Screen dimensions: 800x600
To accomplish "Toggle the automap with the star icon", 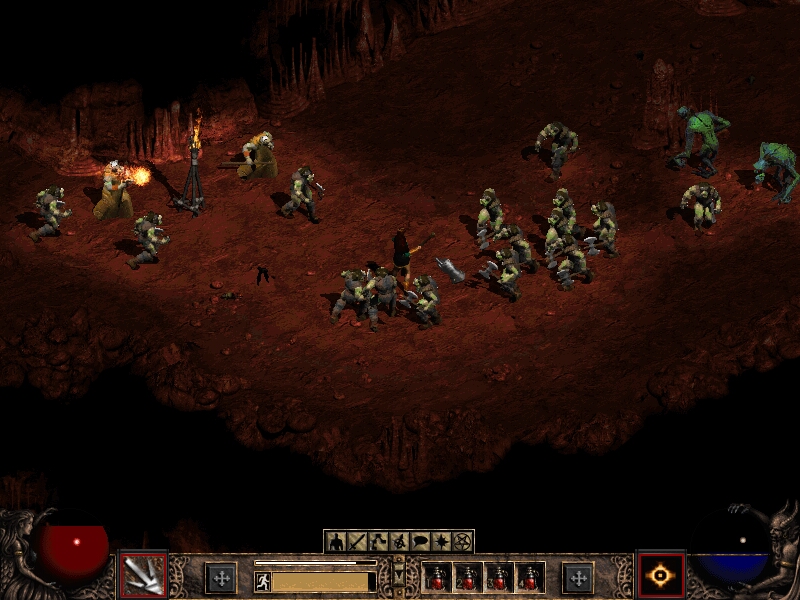I will pyautogui.click(x=441, y=542).
